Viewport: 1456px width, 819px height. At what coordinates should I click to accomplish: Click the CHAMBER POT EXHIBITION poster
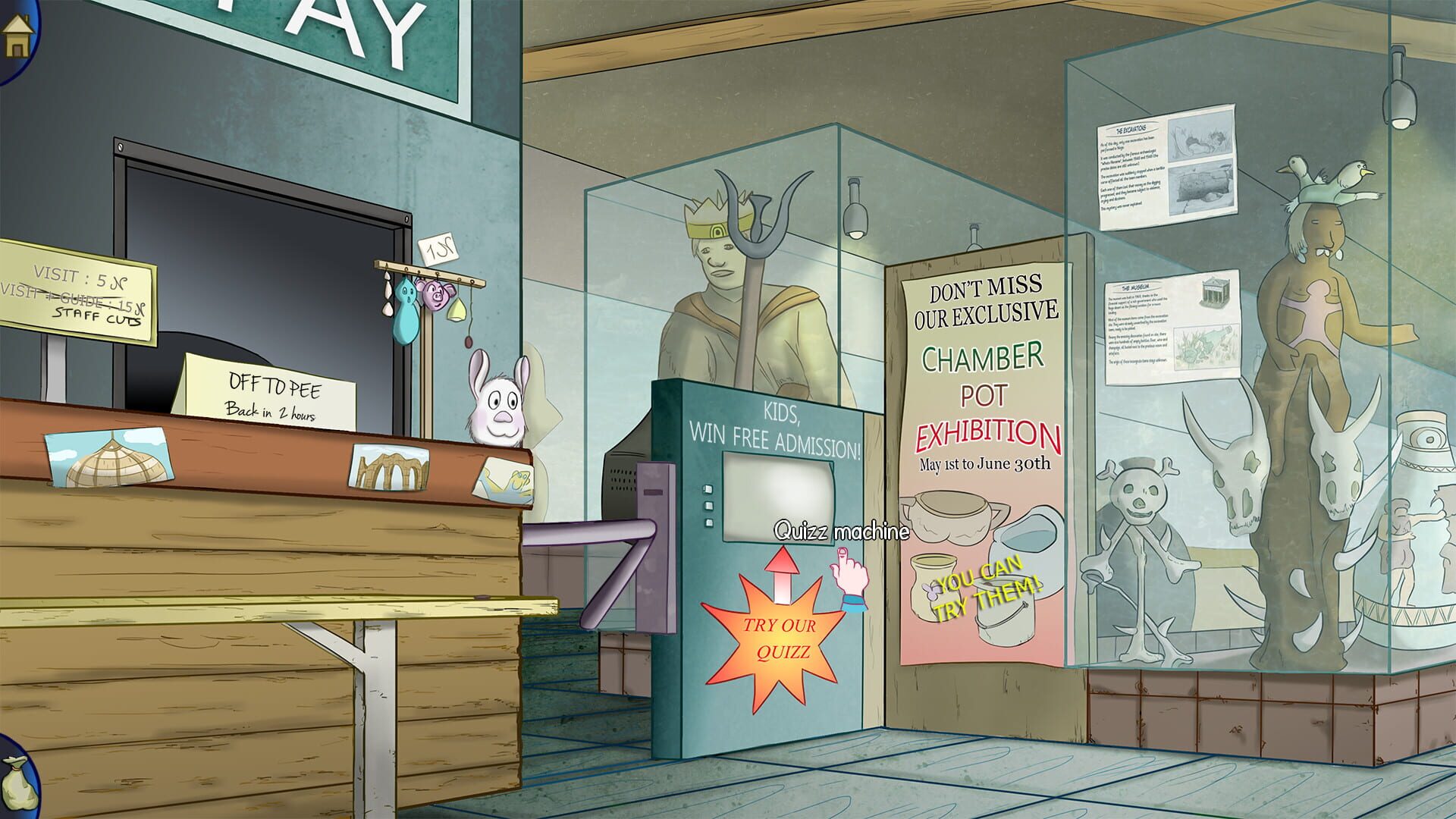(981, 379)
